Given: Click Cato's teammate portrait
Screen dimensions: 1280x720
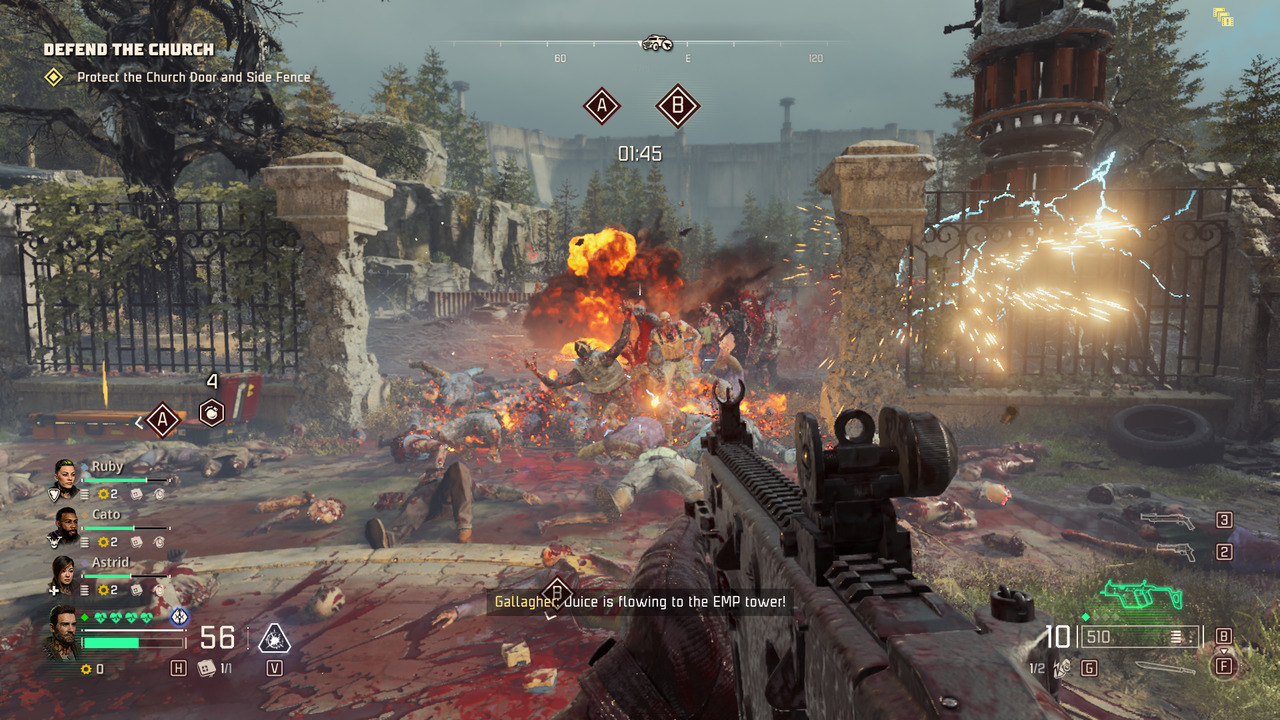Looking at the screenshot, I should 64,526.
